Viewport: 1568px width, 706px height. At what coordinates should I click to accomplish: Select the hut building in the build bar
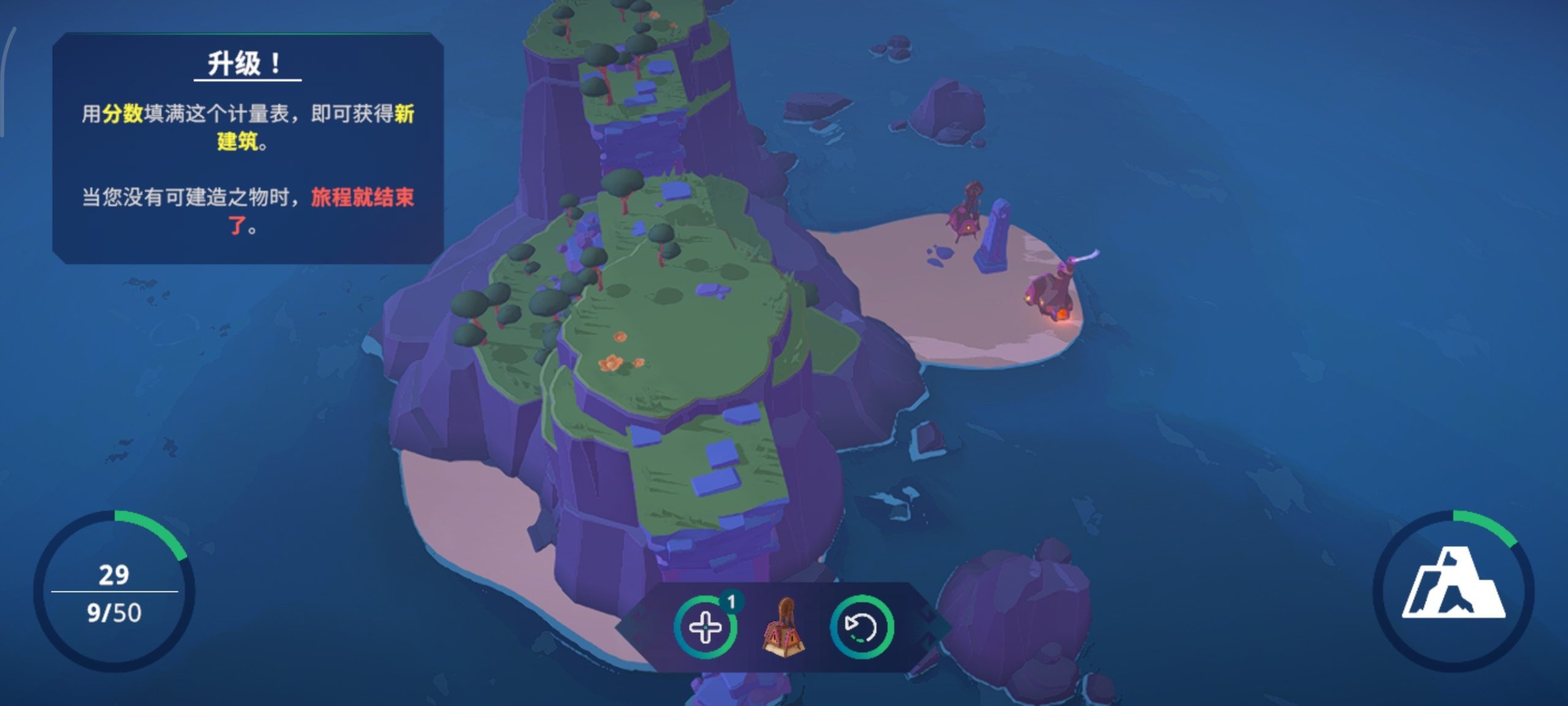(x=783, y=628)
